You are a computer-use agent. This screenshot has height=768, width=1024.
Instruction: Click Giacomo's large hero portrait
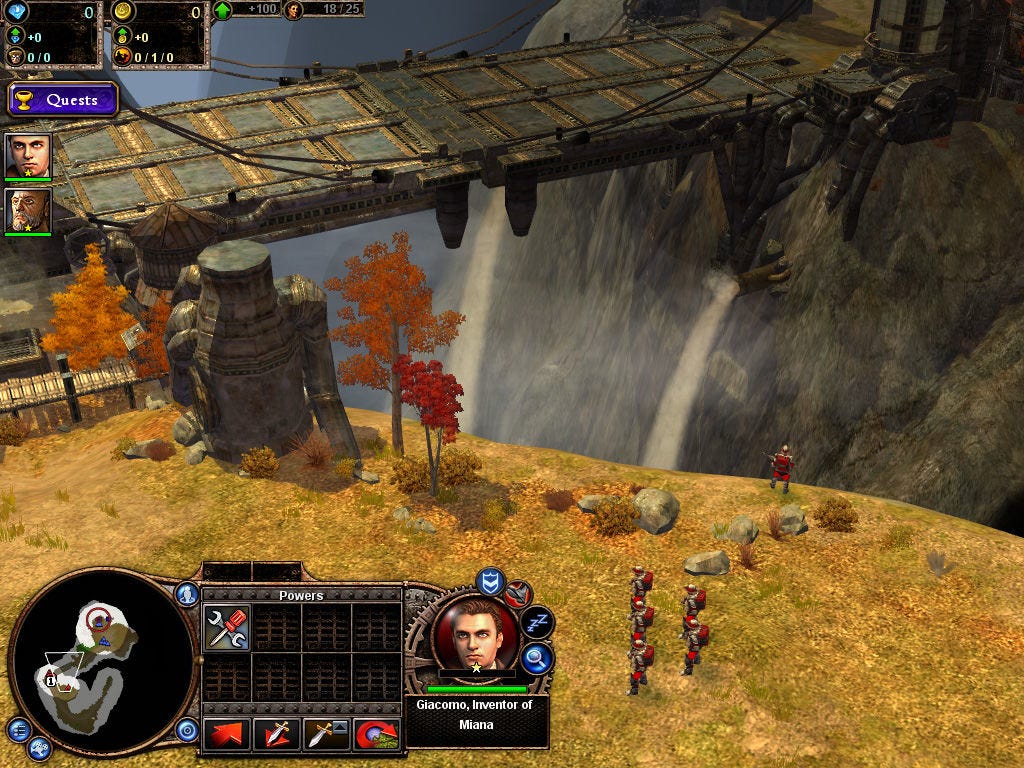click(x=476, y=637)
